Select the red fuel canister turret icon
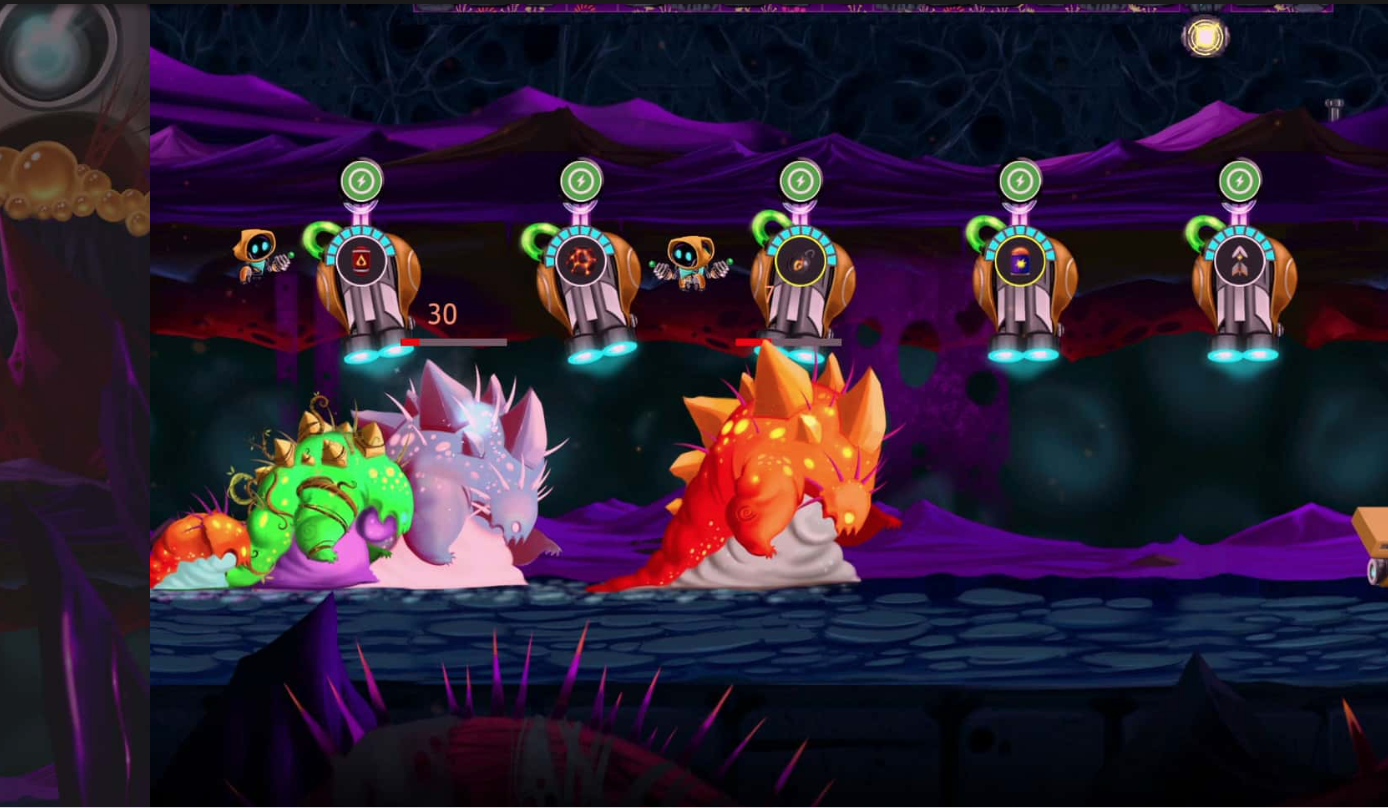Image resolution: width=1388 pixels, height=808 pixels. tap(361, 261)
